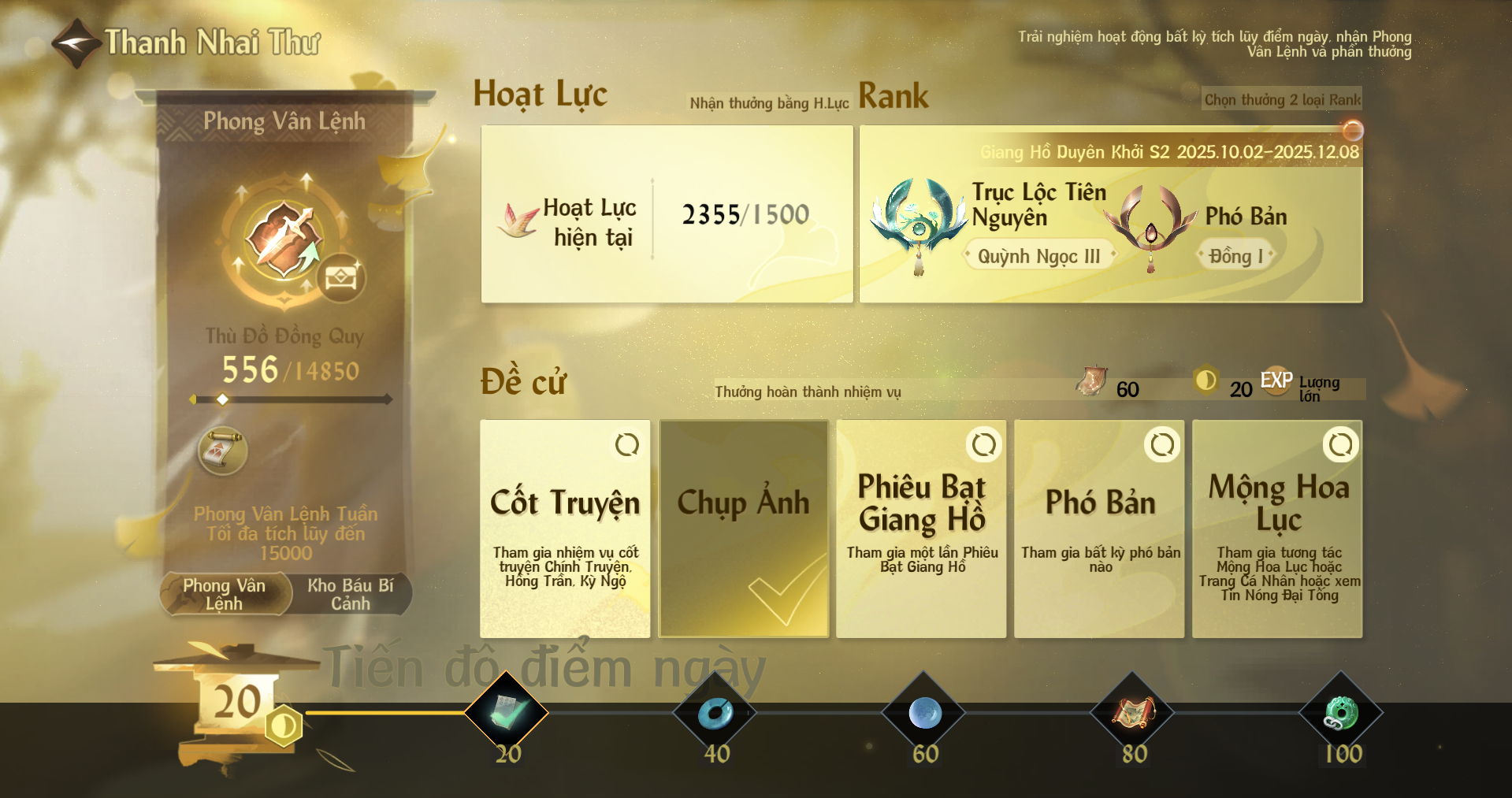Choose the Phiêu Bạt Giang Hồ task card

921,529
